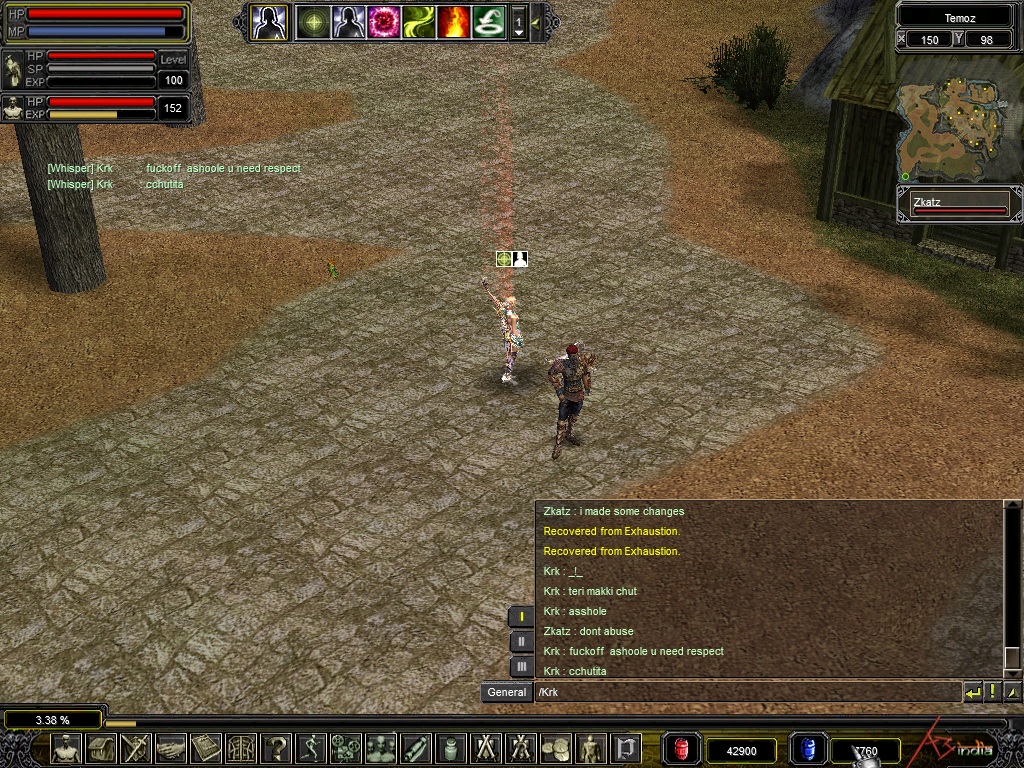Use the green swirling wind skill

coord(419,22)
